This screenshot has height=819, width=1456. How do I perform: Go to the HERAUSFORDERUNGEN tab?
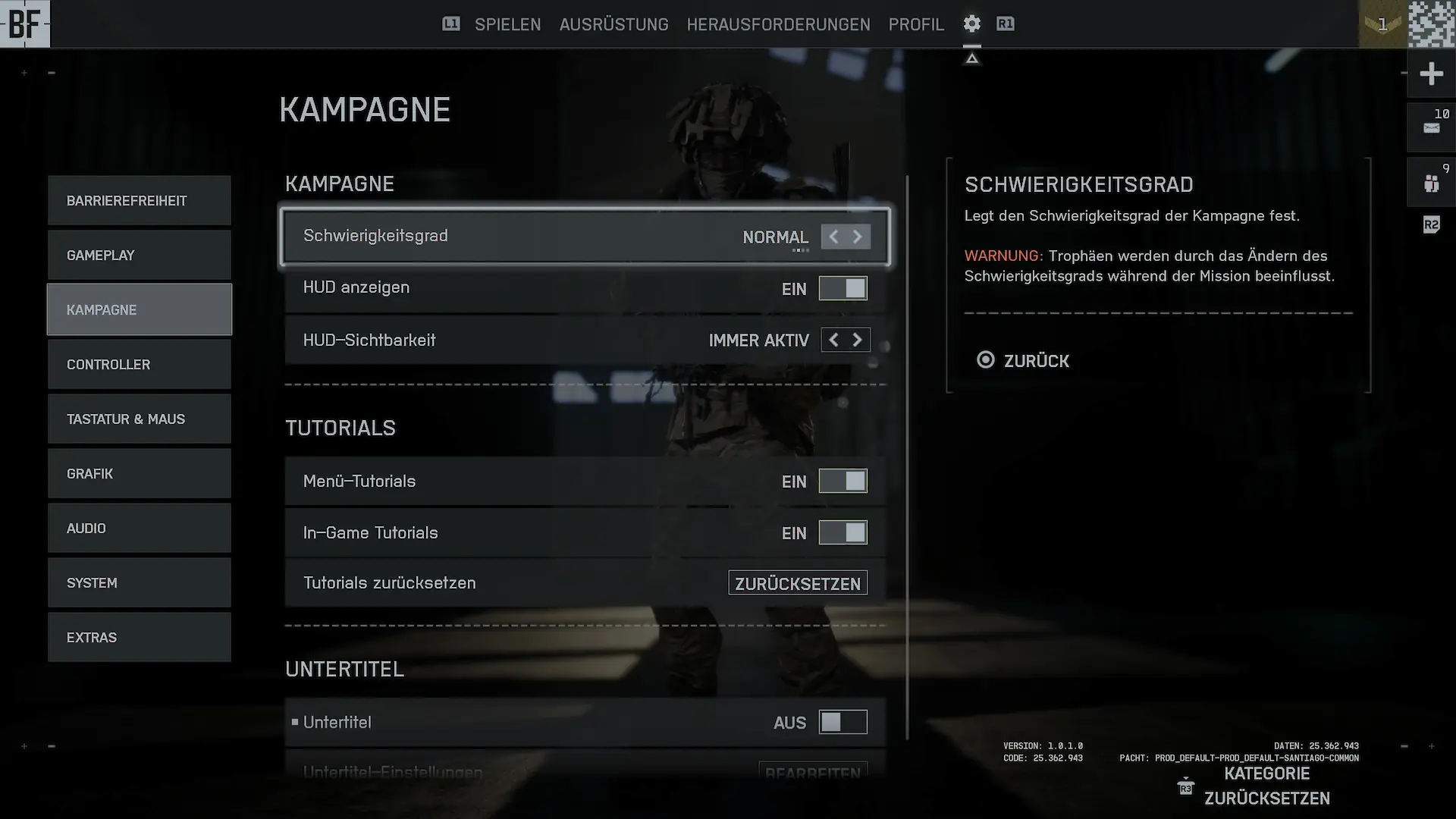(x=778, y=24)
